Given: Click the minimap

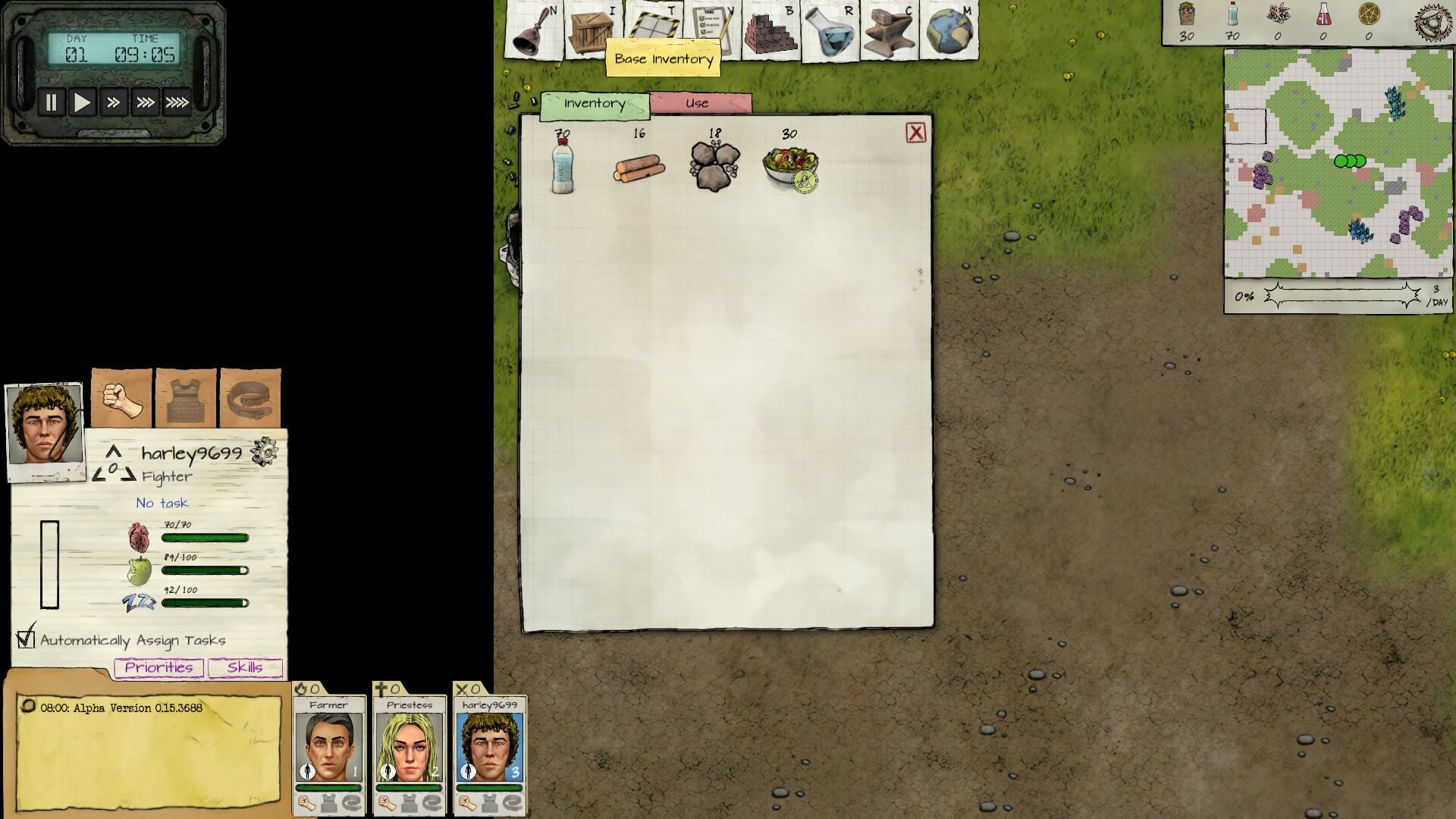Looking at the screenshot, I should [x=1338, y=164].
